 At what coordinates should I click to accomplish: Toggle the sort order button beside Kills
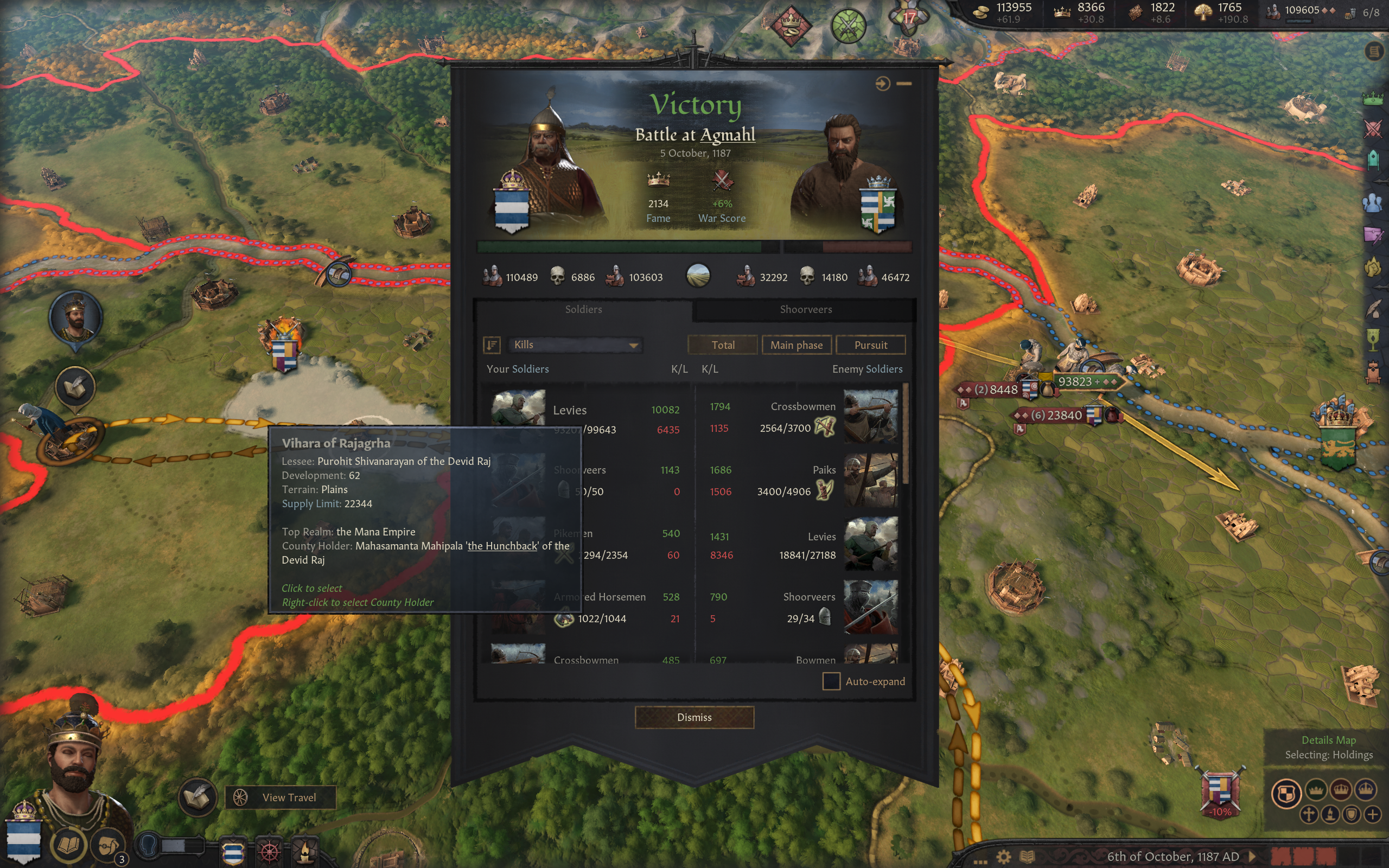(x=492, y=344)
